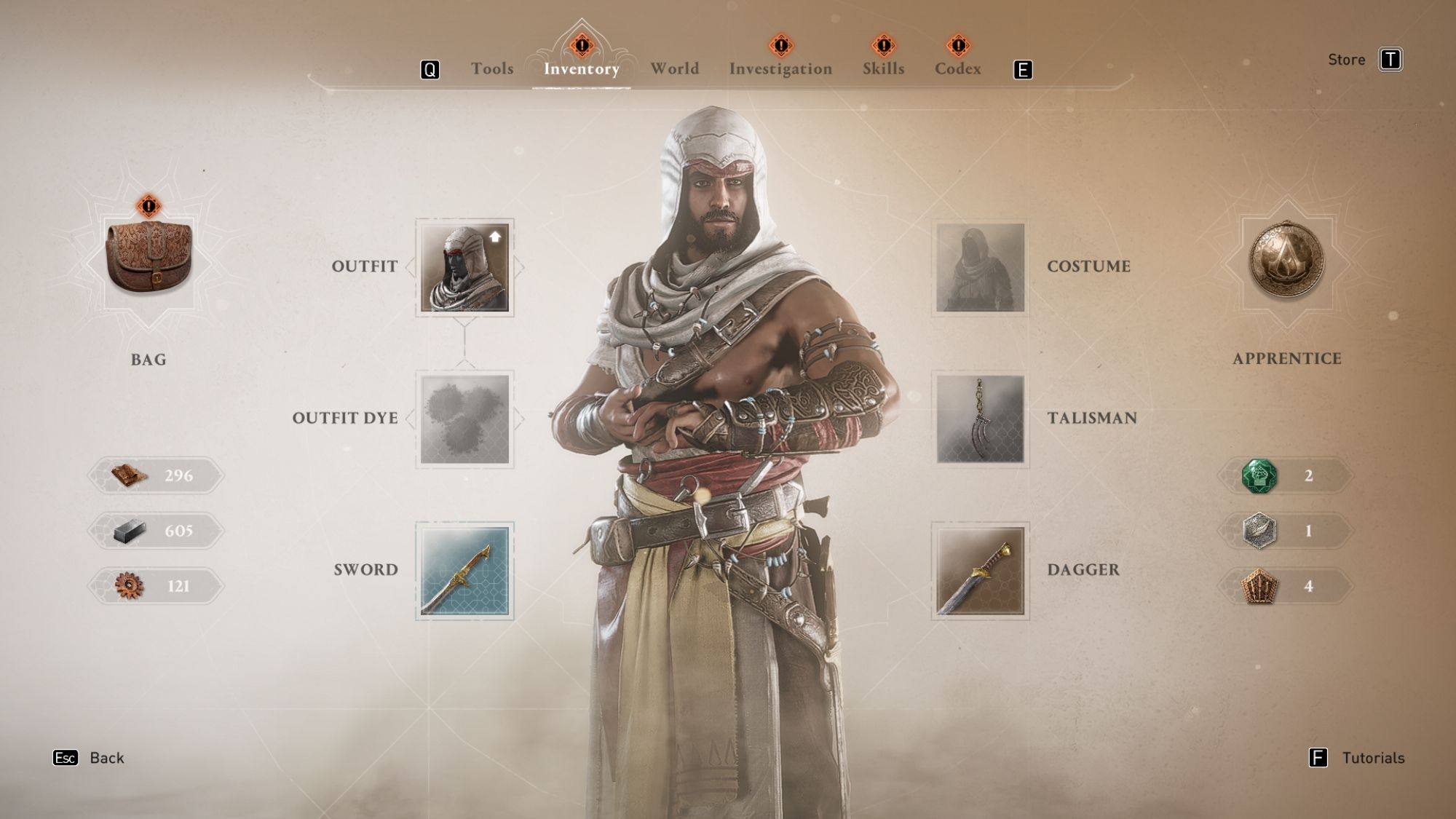The image size is (1456, 819).
Task: Switch to the World tab
Action: (674, 68)
